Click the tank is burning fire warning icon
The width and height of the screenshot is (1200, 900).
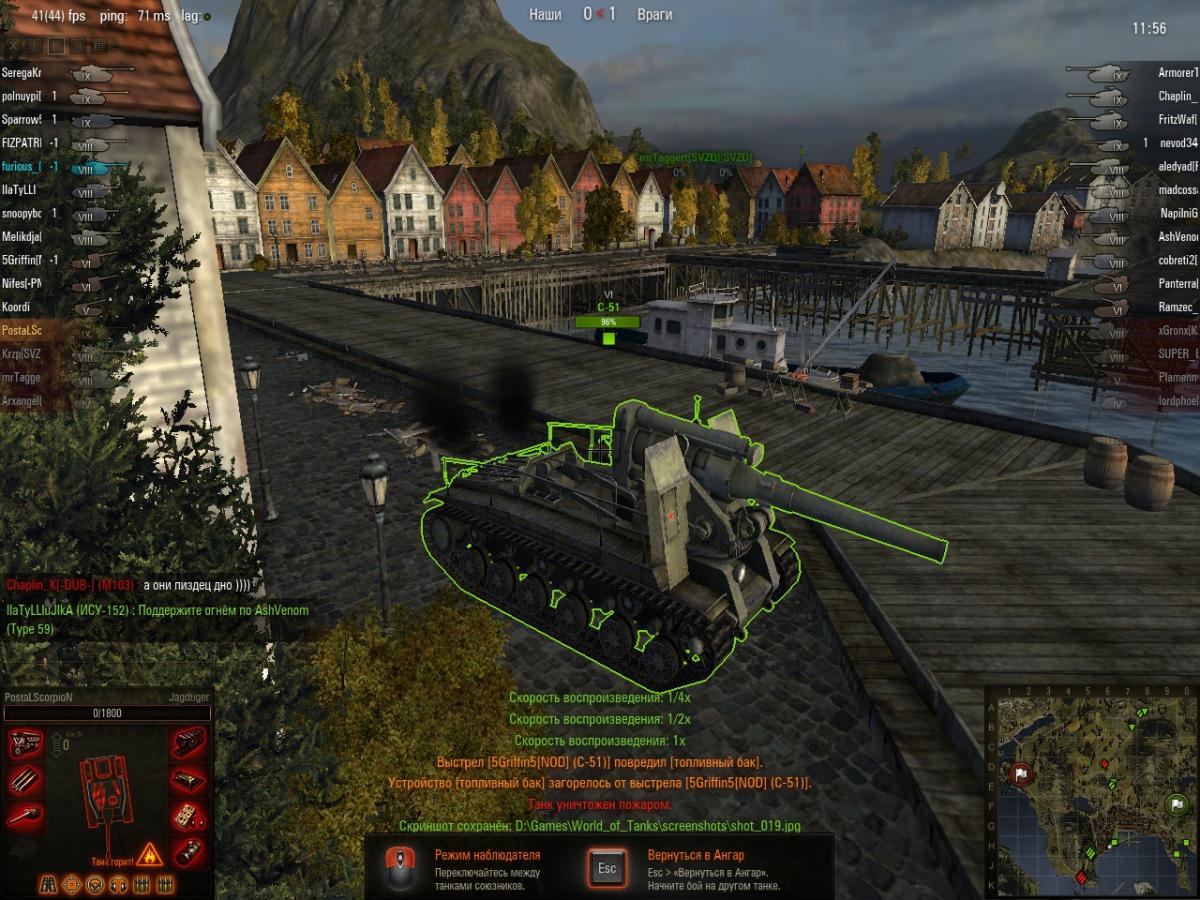pos(149,853)
